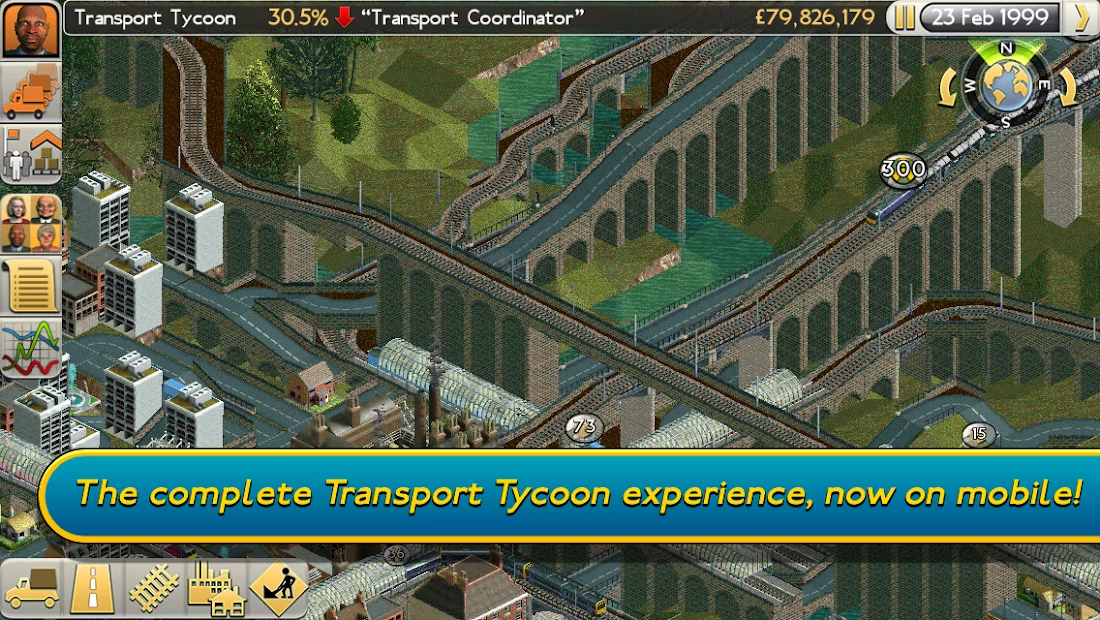Click the yellow fast-forward arrow
The image size is (1100, 620).
(x=1080, y=18)
